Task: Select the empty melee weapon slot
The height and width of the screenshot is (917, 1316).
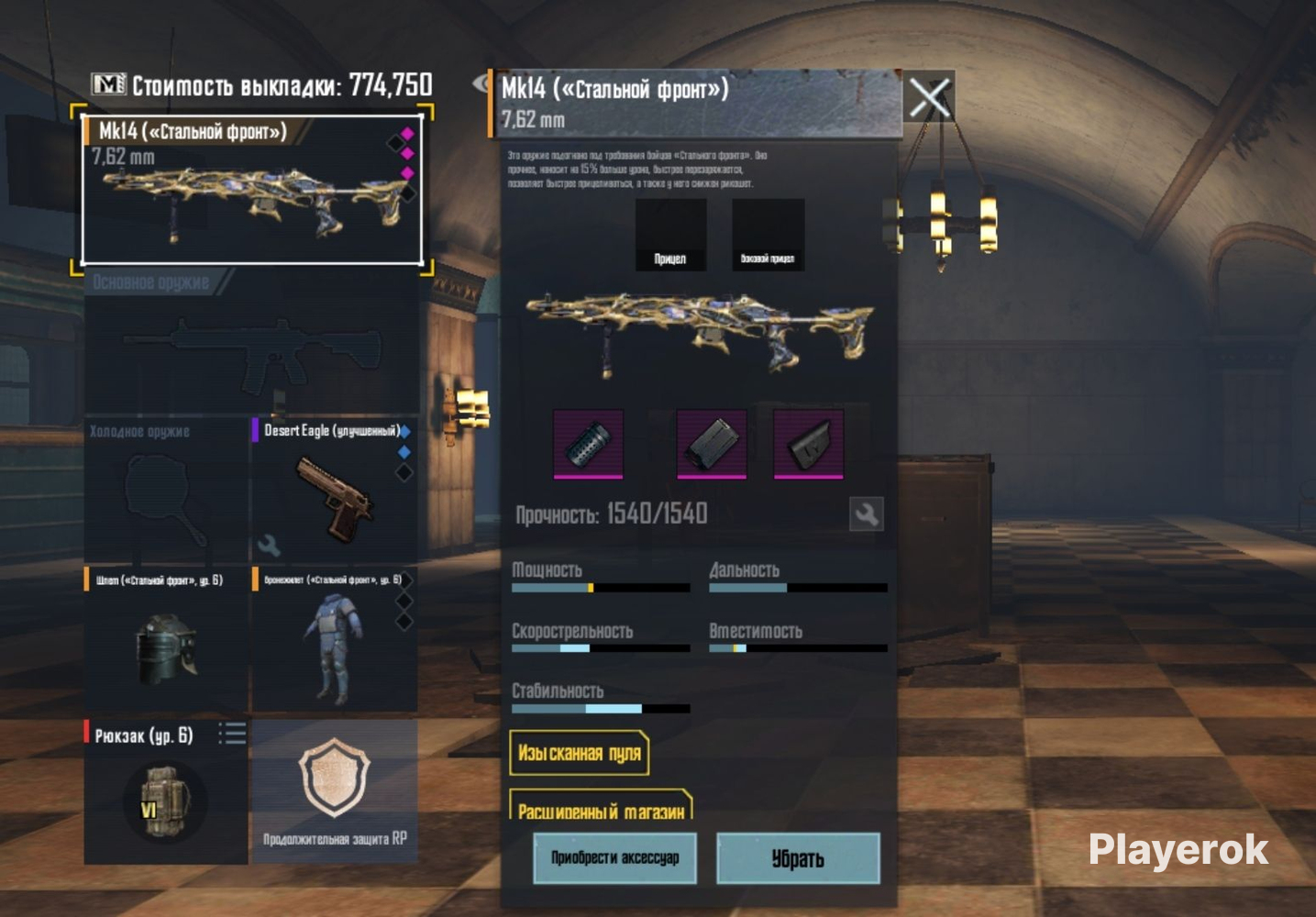Action: coord(165,491)
